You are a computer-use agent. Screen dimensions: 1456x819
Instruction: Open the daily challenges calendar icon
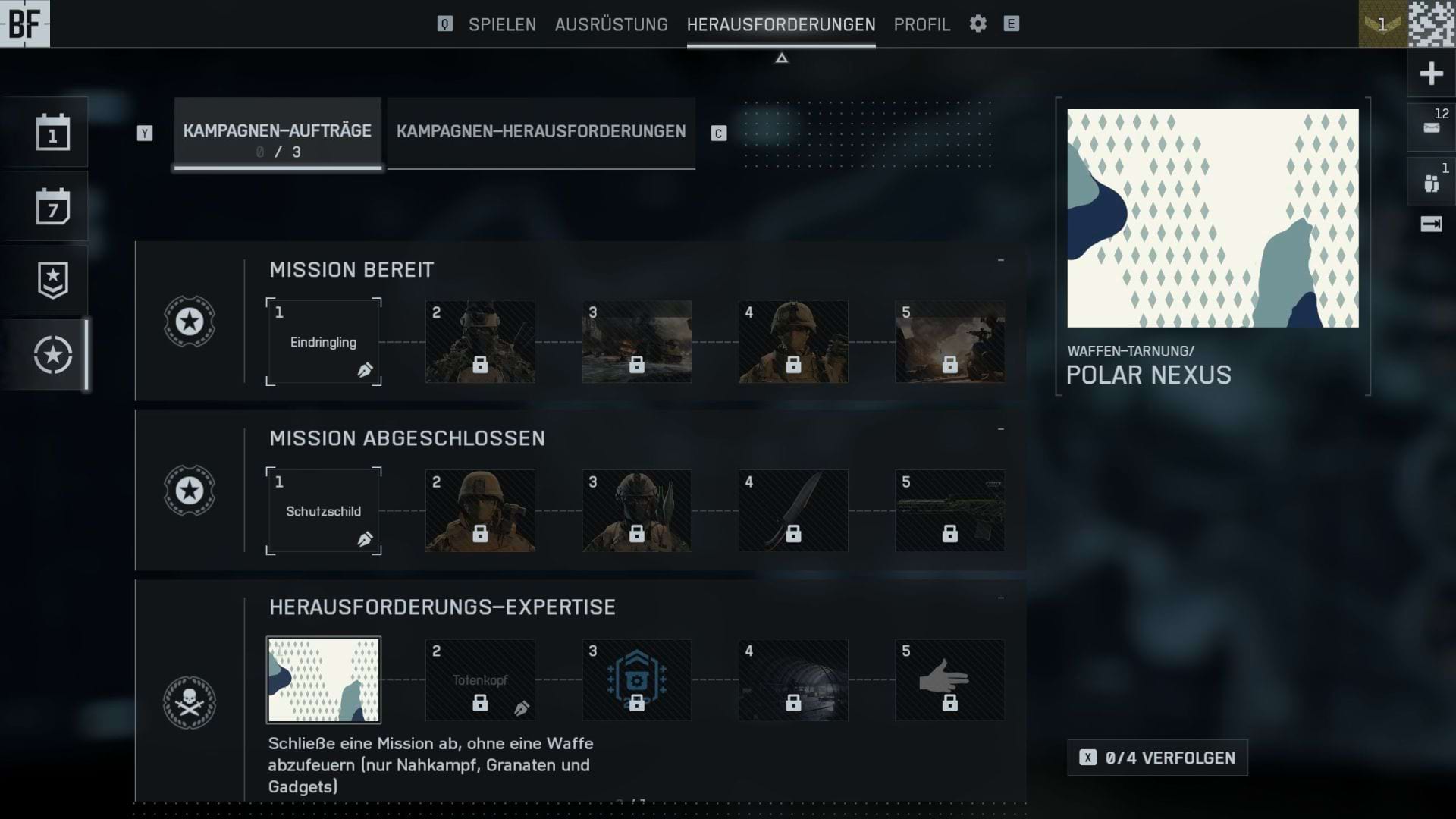point(53,133)
